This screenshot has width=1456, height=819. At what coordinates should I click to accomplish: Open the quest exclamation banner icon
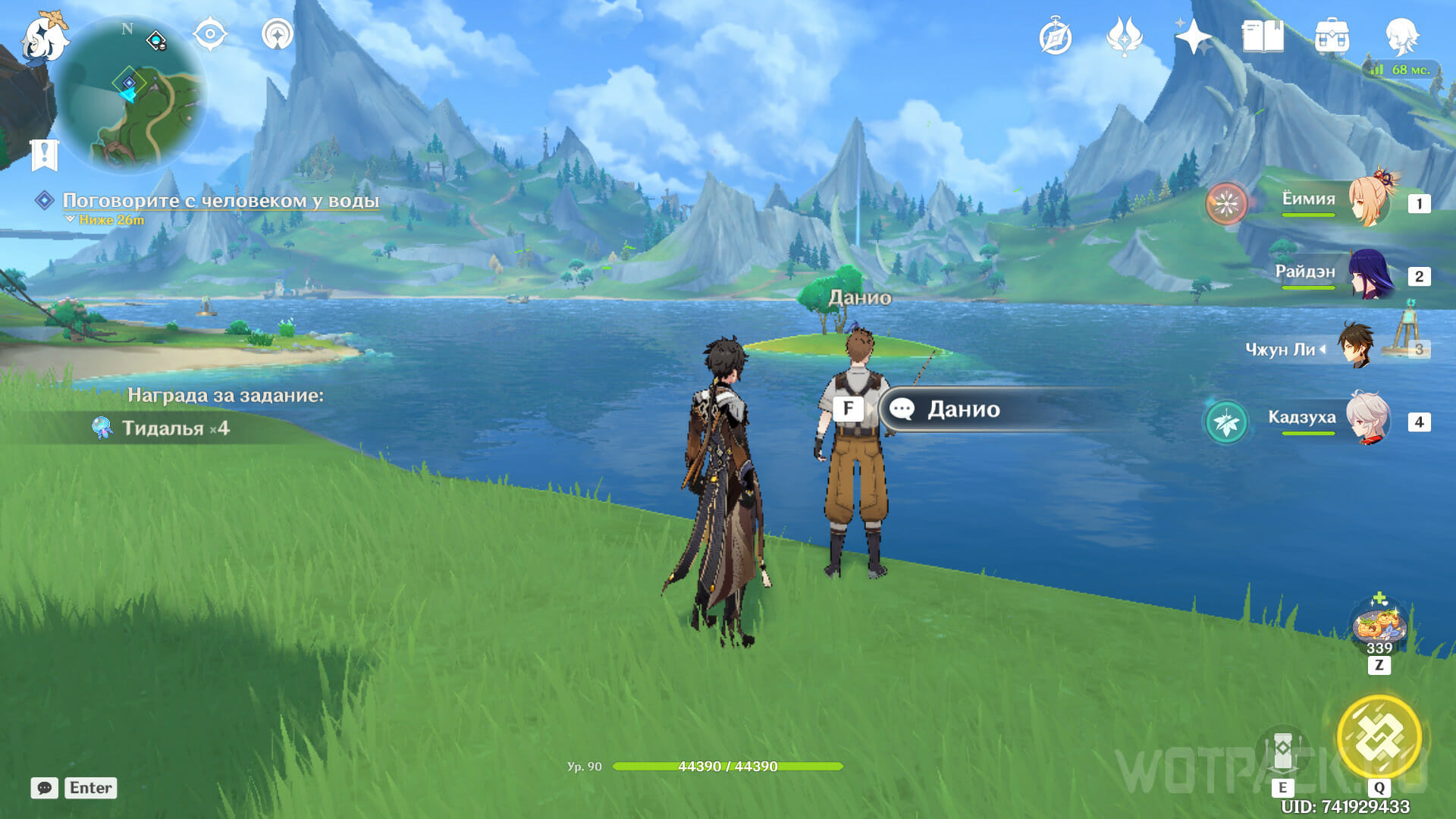coord(45,155)
